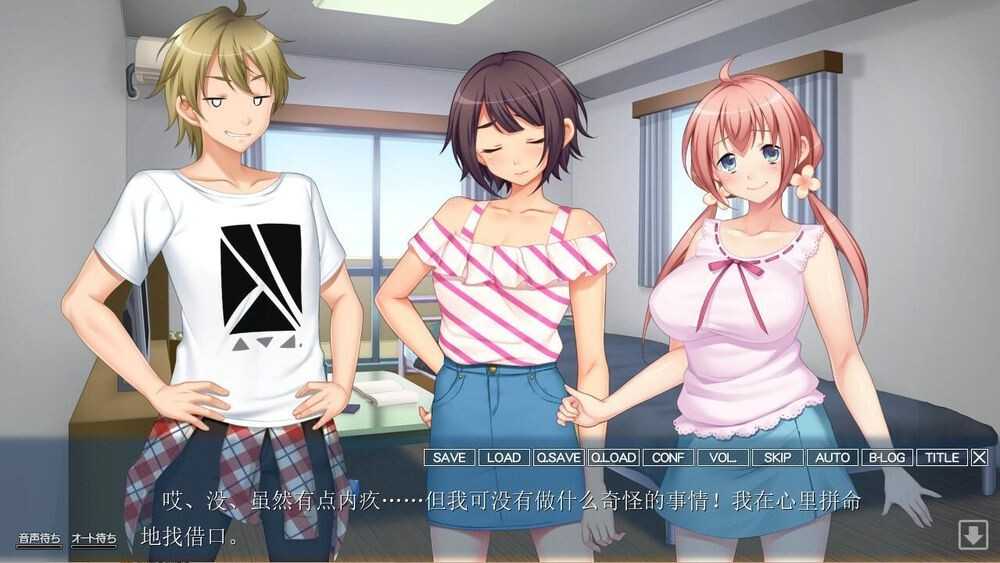Show the B-LOG backlog
Screen dimensions: 1000x563
point(886,457)
